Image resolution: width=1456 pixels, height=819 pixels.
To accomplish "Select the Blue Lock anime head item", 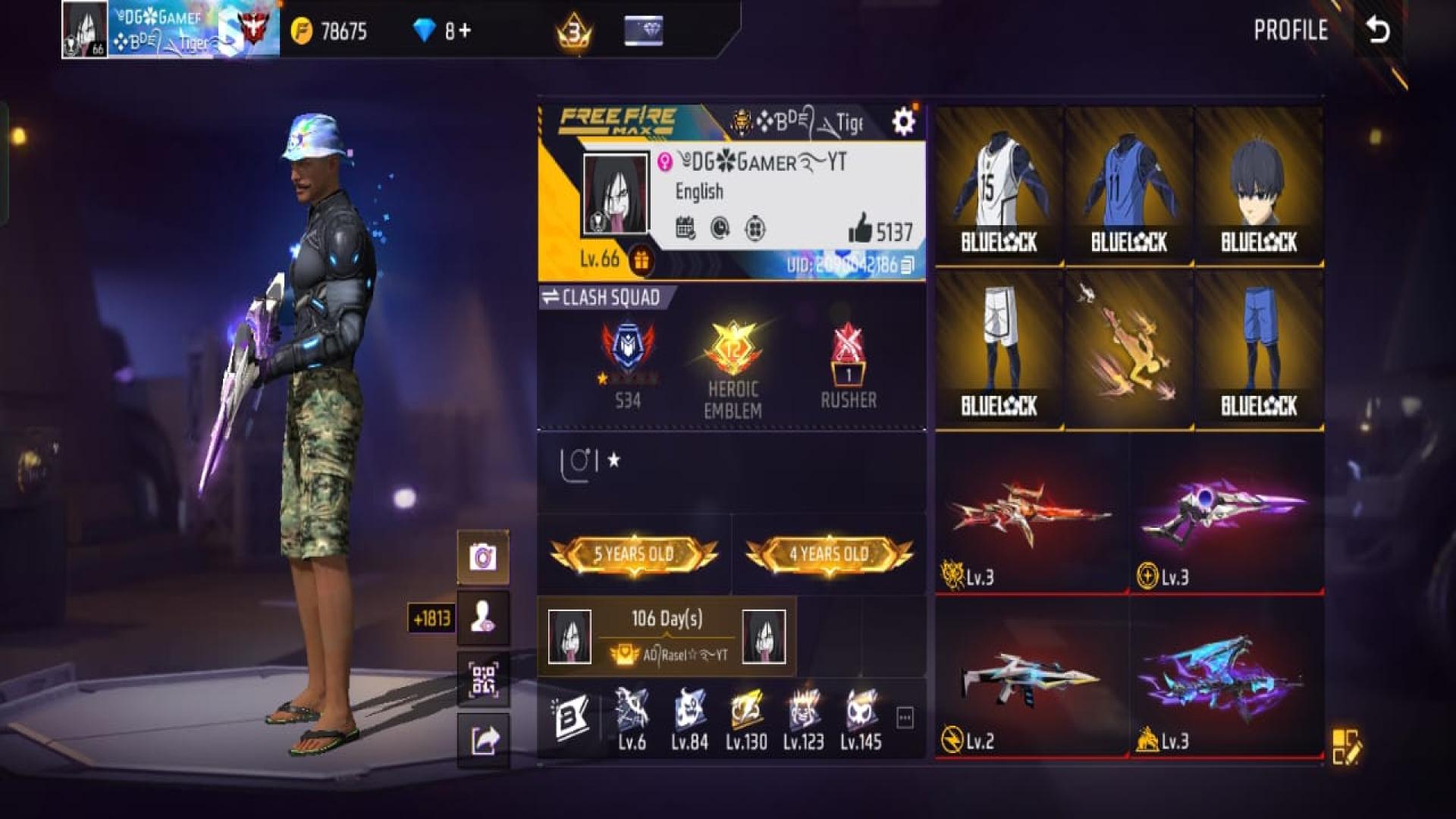I will [x=1259, y=186].
